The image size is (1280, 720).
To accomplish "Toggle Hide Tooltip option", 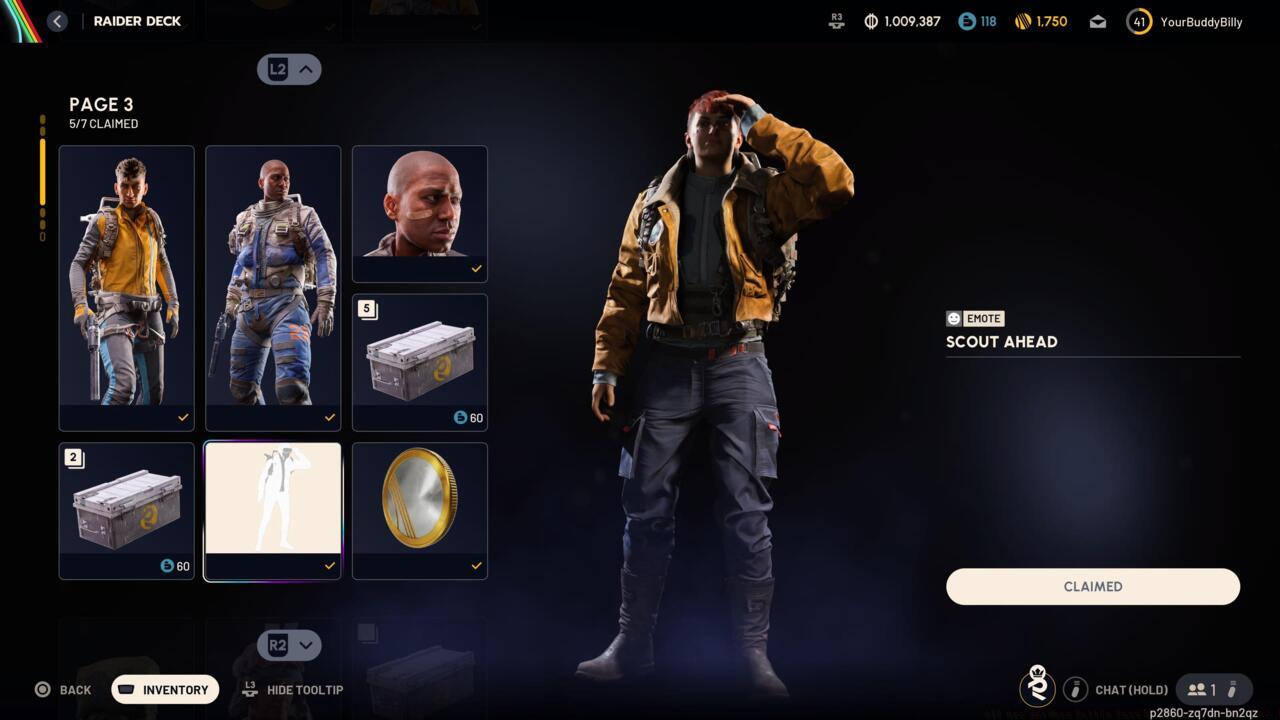I will (293, 689).
